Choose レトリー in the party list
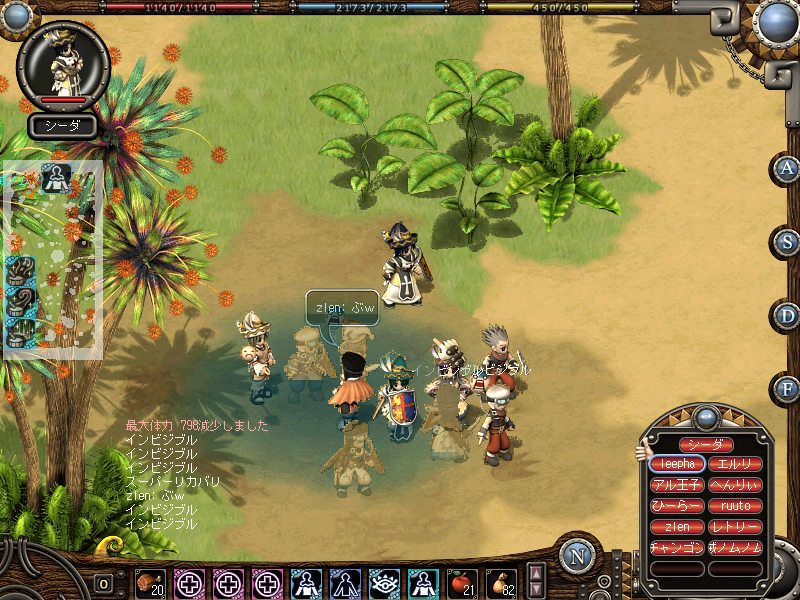The height and width of the screenshot is (600, 800). (735, 527)
